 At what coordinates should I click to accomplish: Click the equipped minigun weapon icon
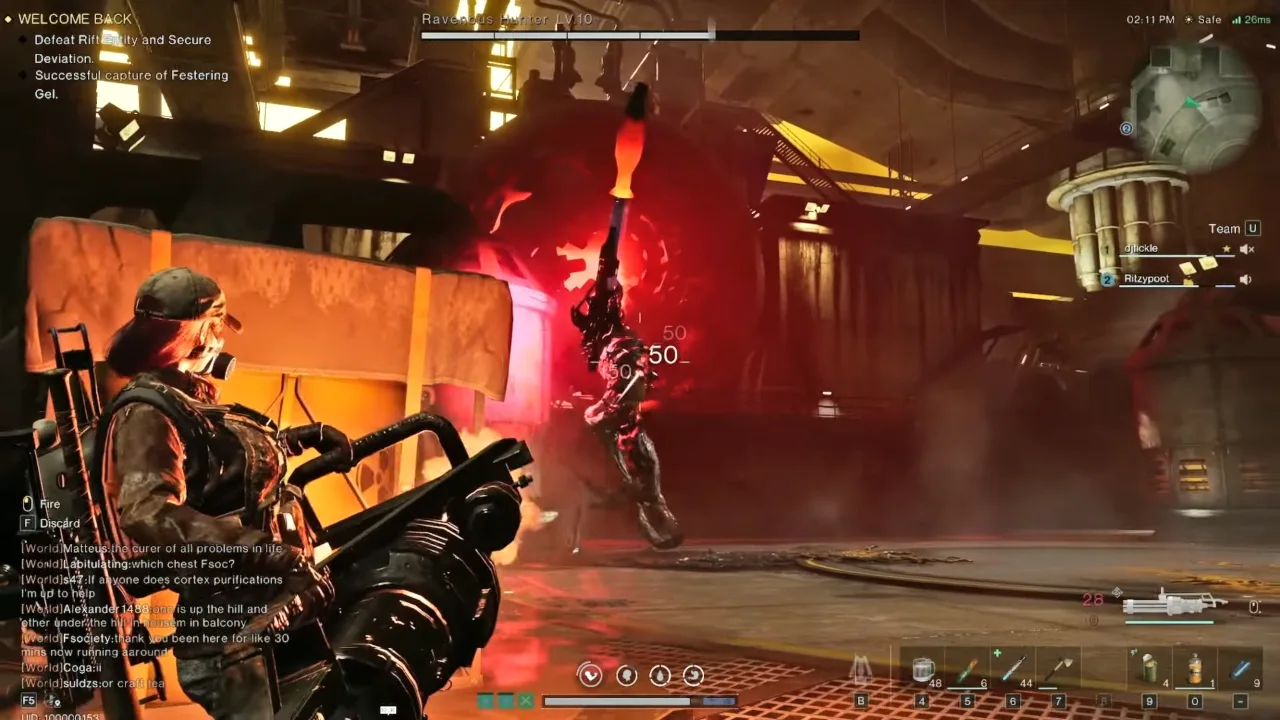coord(1168,604)
